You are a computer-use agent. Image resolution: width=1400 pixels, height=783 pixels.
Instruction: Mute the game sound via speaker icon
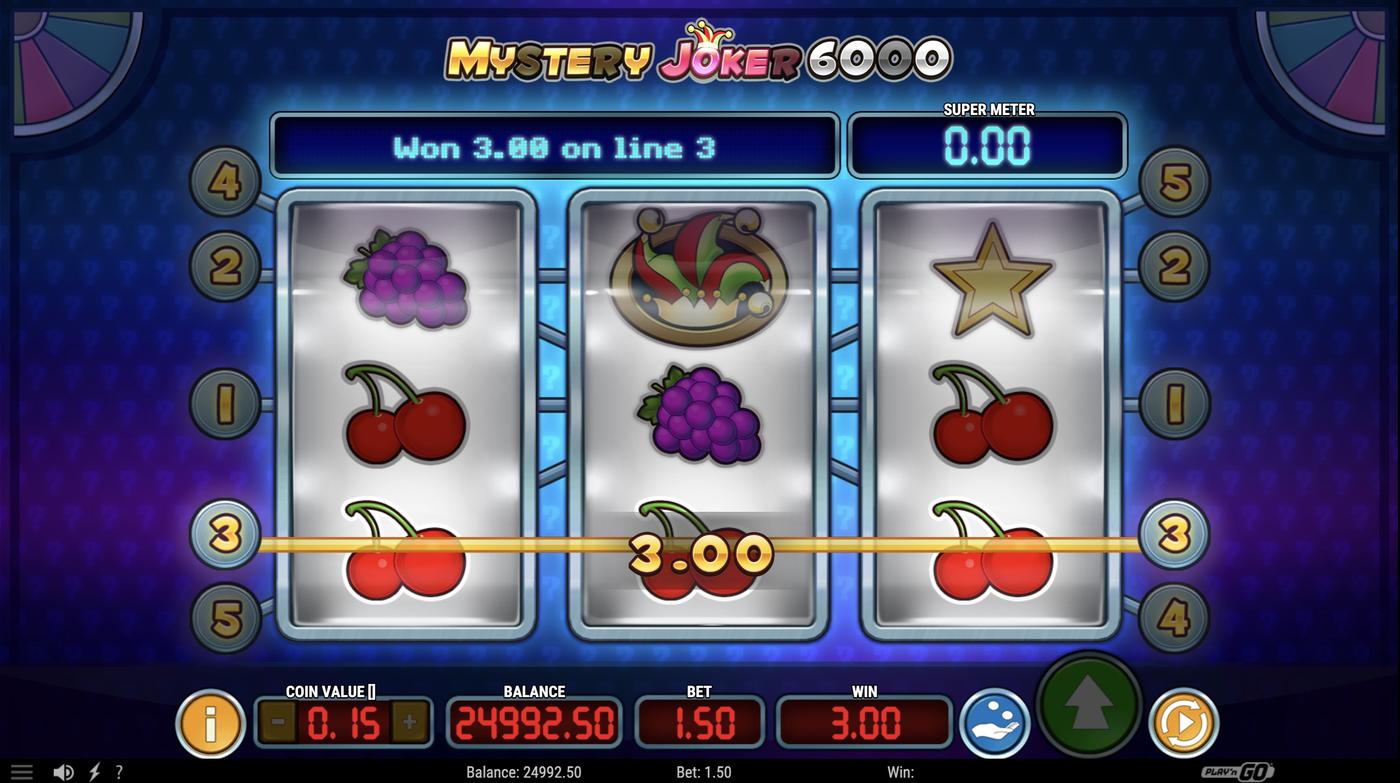(x=64, y=770)
